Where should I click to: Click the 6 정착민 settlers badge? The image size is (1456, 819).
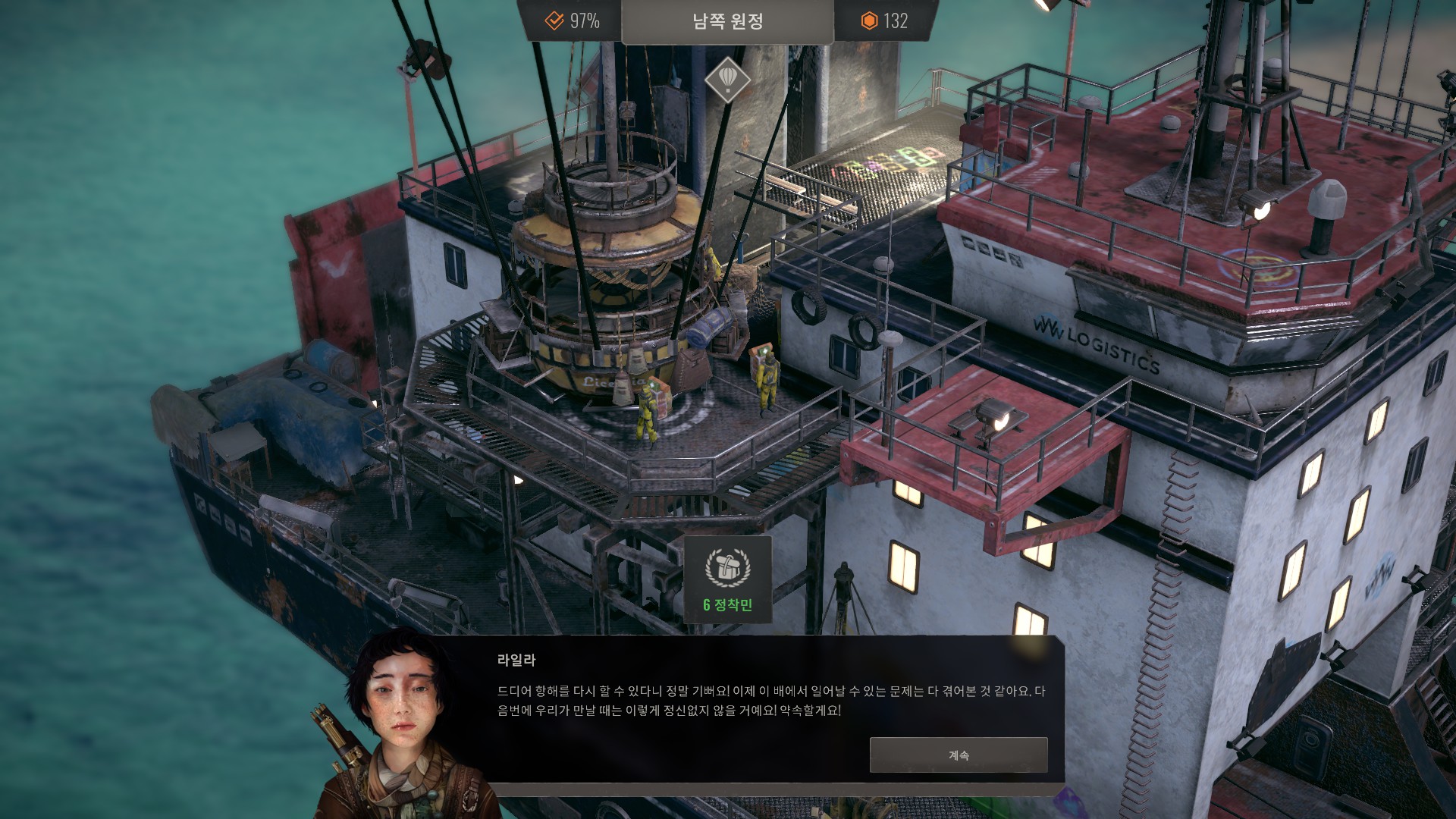tap(728, 580)
